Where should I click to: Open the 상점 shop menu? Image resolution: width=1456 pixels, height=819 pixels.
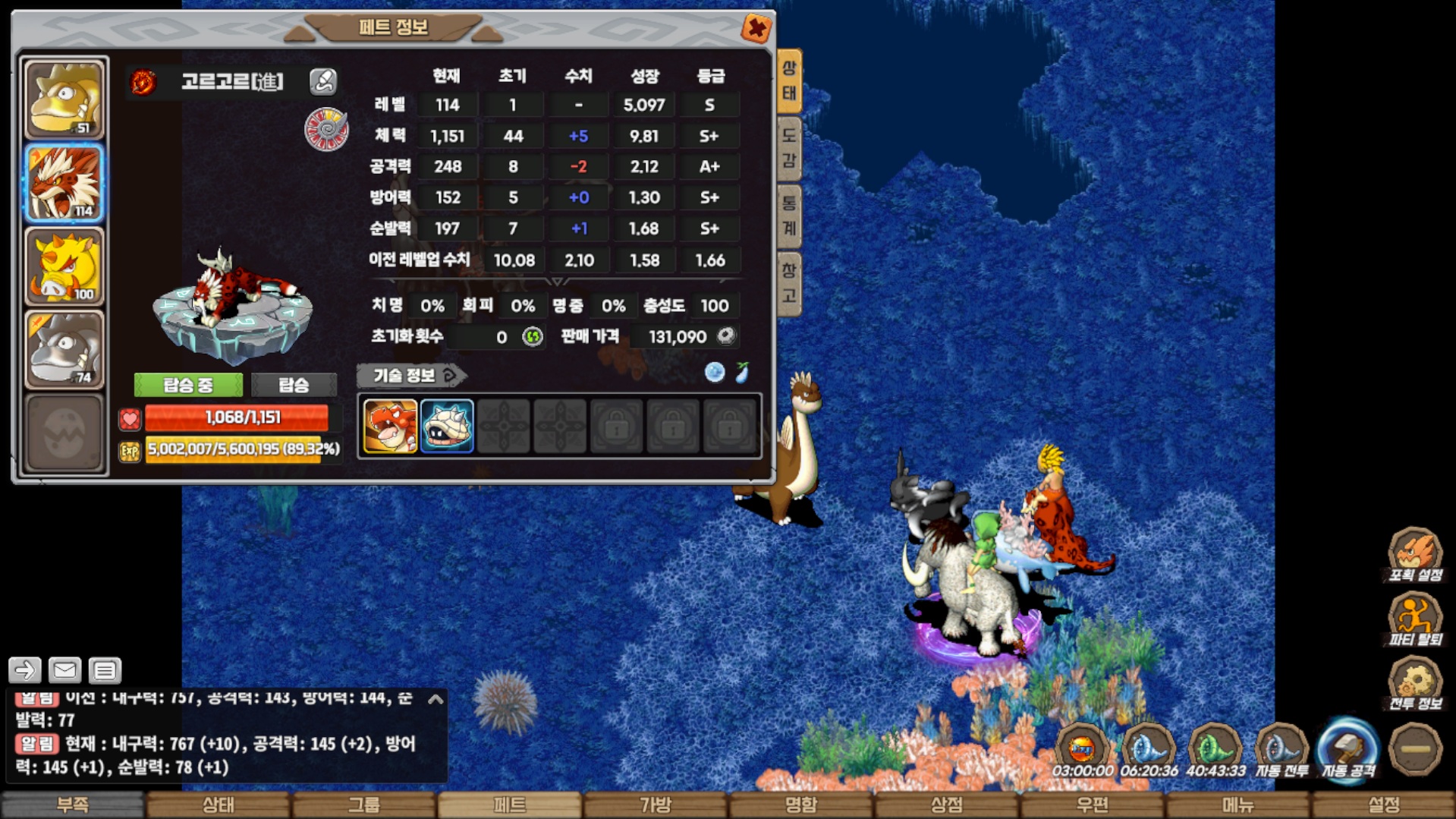pyautogui.click(x=947, y=805)
